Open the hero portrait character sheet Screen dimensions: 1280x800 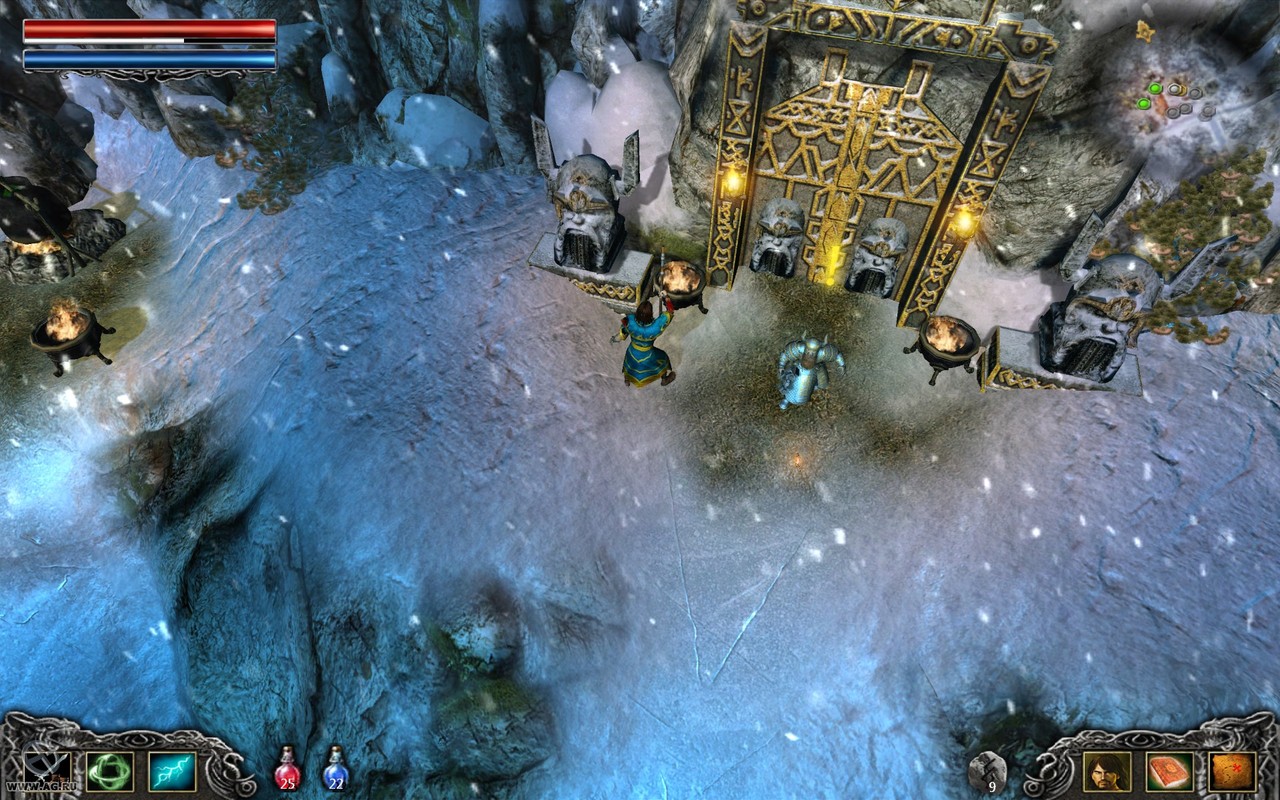click(x=1107, y=771)
